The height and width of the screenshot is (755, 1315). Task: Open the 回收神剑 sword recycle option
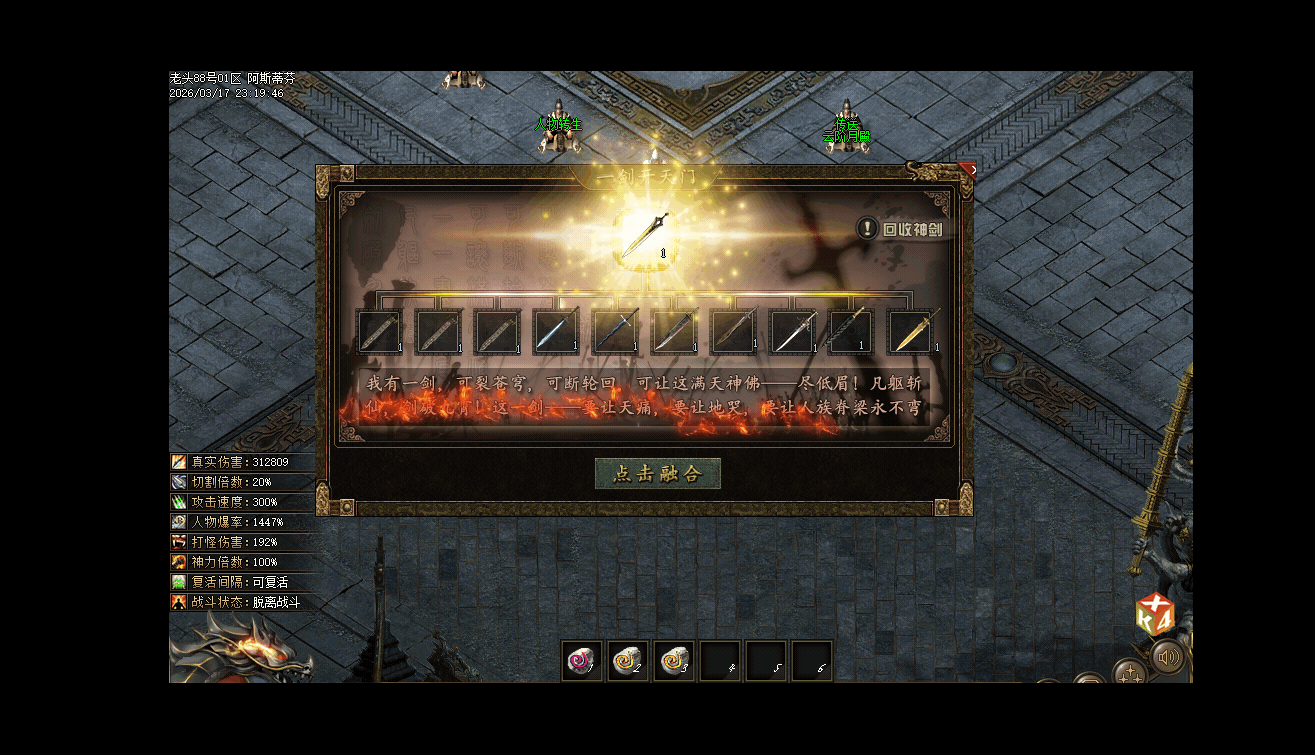903,229
